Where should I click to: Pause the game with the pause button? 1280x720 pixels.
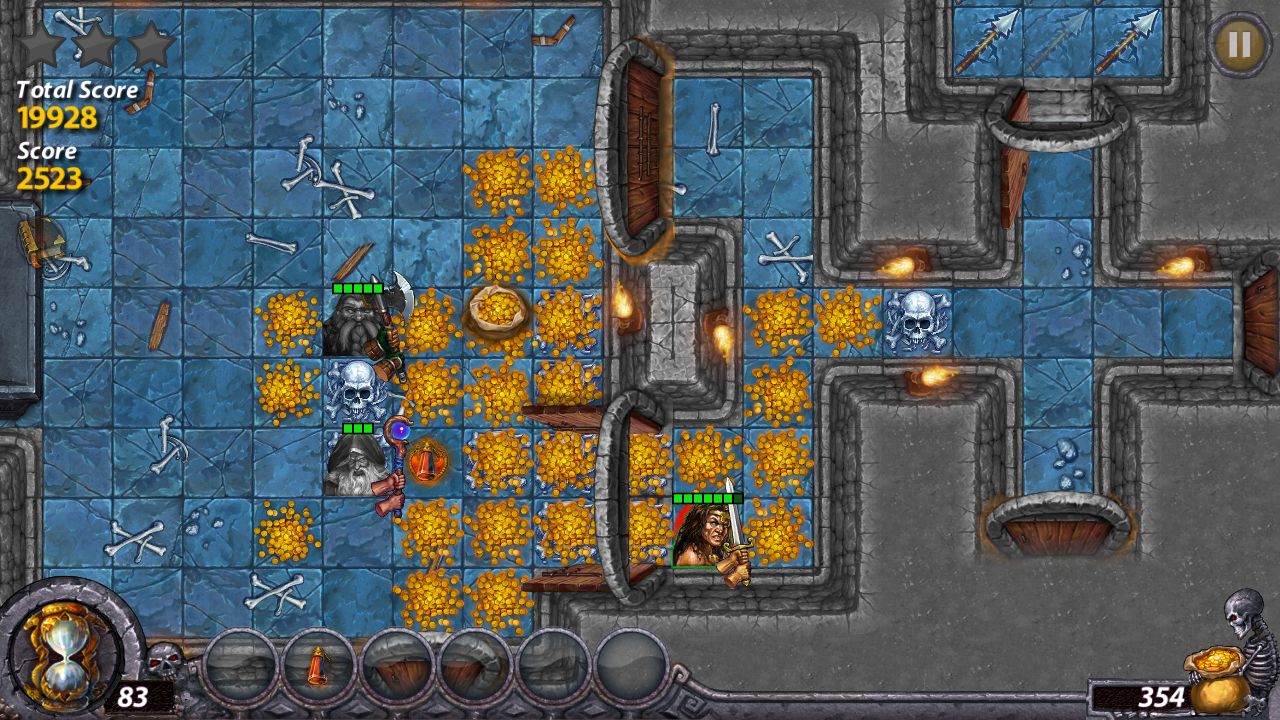[x=1238, y=44]
